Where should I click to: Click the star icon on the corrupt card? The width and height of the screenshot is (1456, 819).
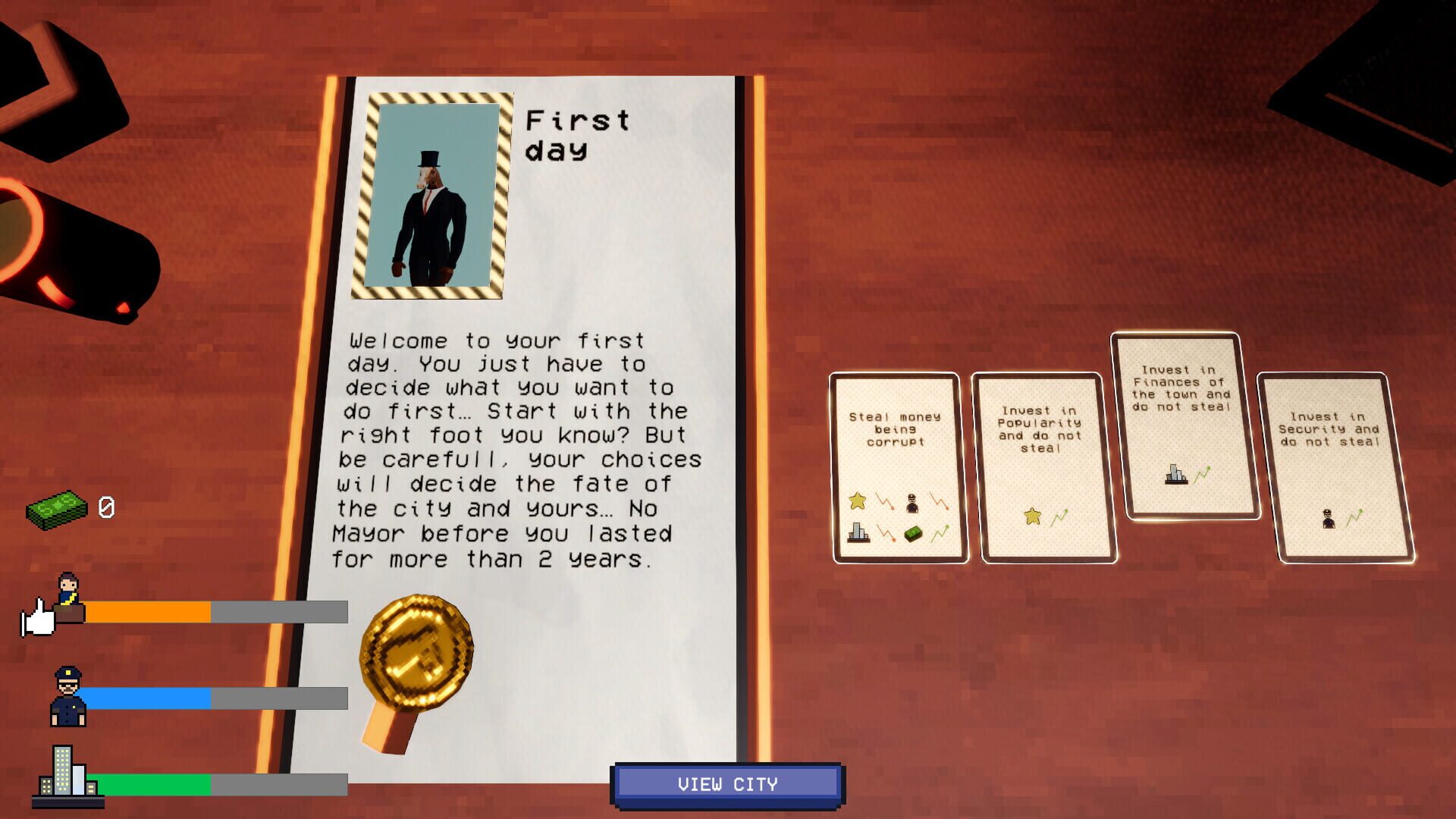tap(858, 500)
